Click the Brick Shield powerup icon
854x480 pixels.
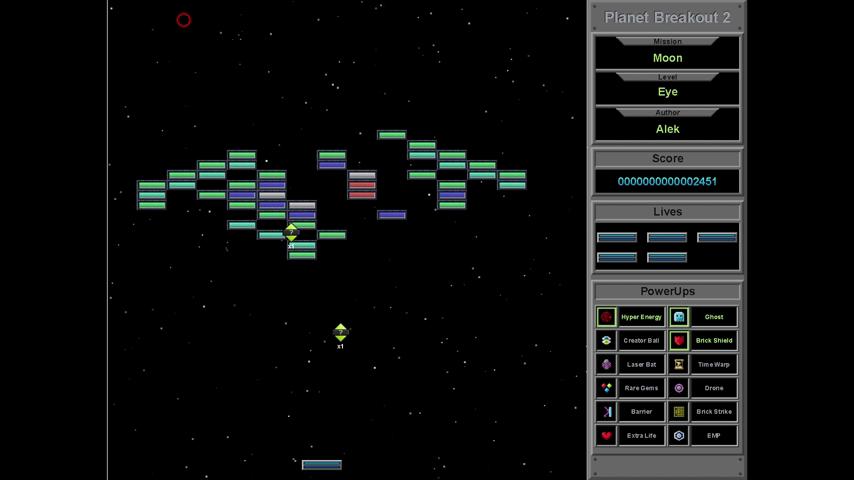(679, 341)
